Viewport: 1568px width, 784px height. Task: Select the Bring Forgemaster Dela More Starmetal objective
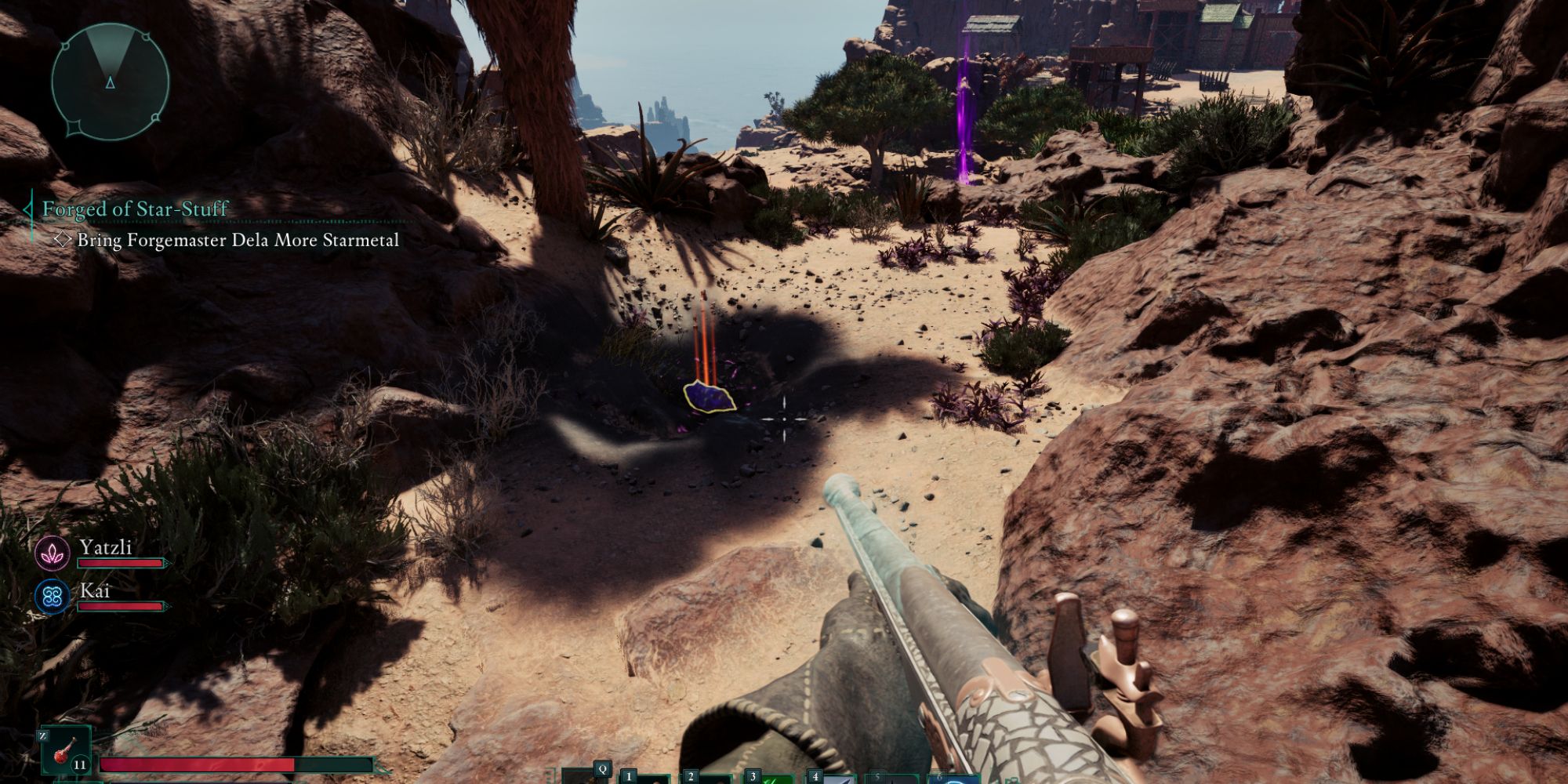[x=238, y=240]
